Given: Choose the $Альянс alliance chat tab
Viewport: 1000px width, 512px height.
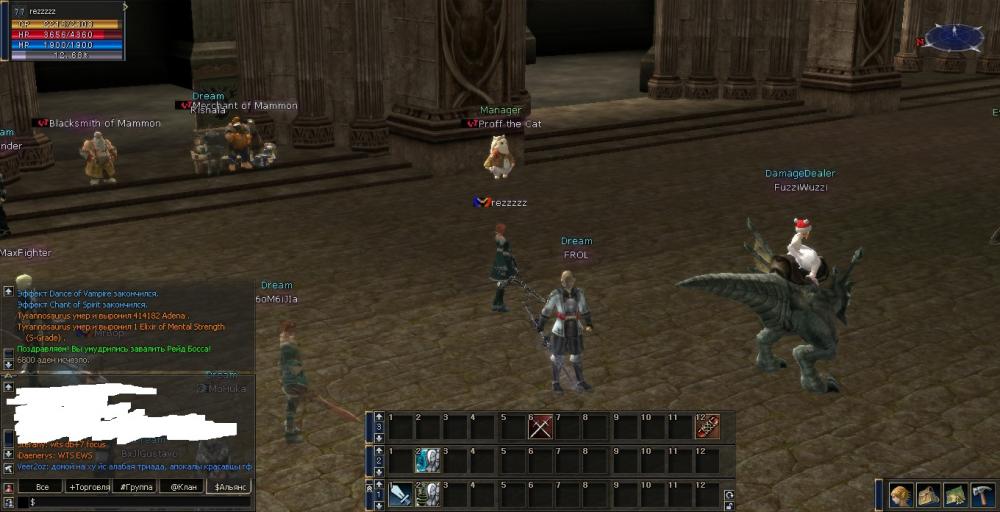Looking at the screenshot, I should coord(228,487).
